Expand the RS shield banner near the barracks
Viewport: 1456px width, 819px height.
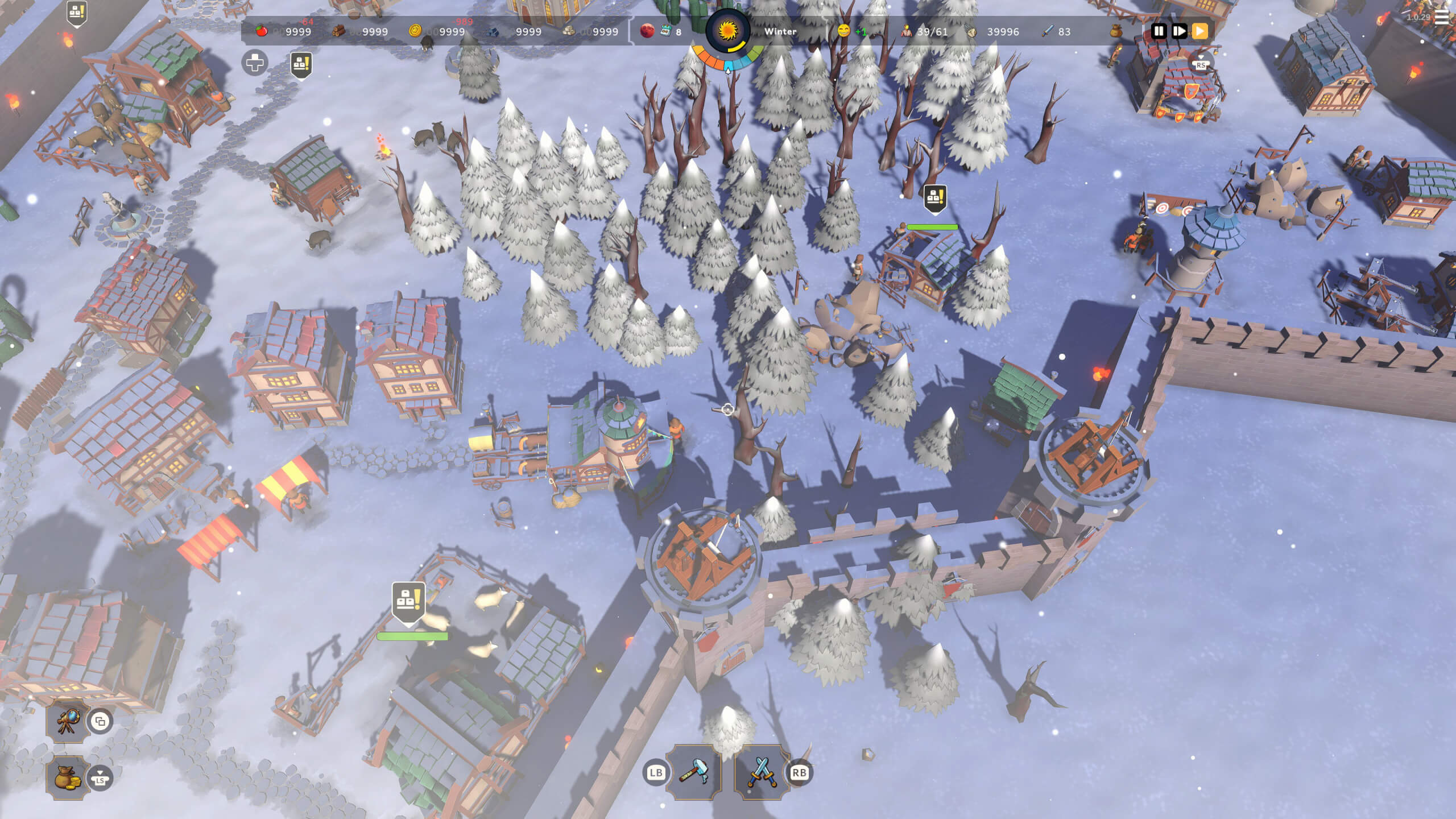point(1202,64)
